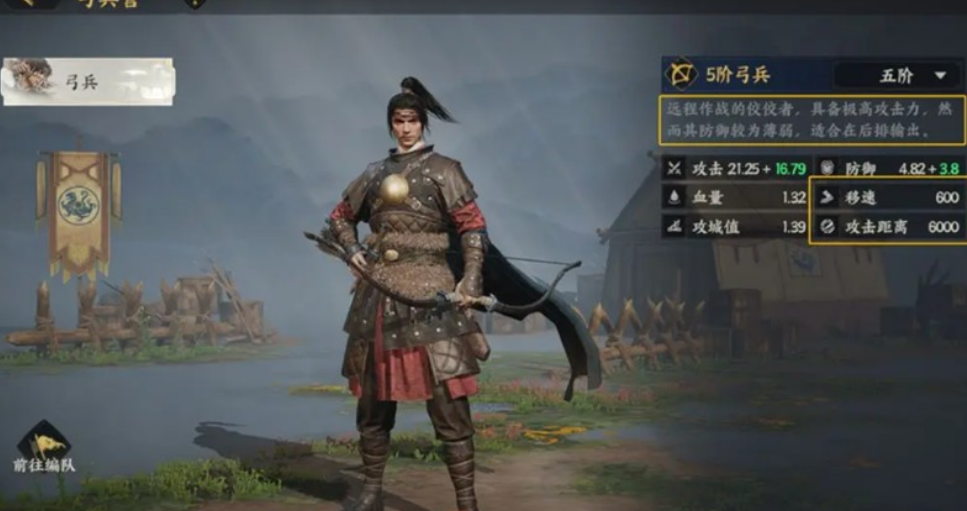This screenshot has height=511, width=967.
Task: Select the 弓兵 unit card
Action: point(88,82)
